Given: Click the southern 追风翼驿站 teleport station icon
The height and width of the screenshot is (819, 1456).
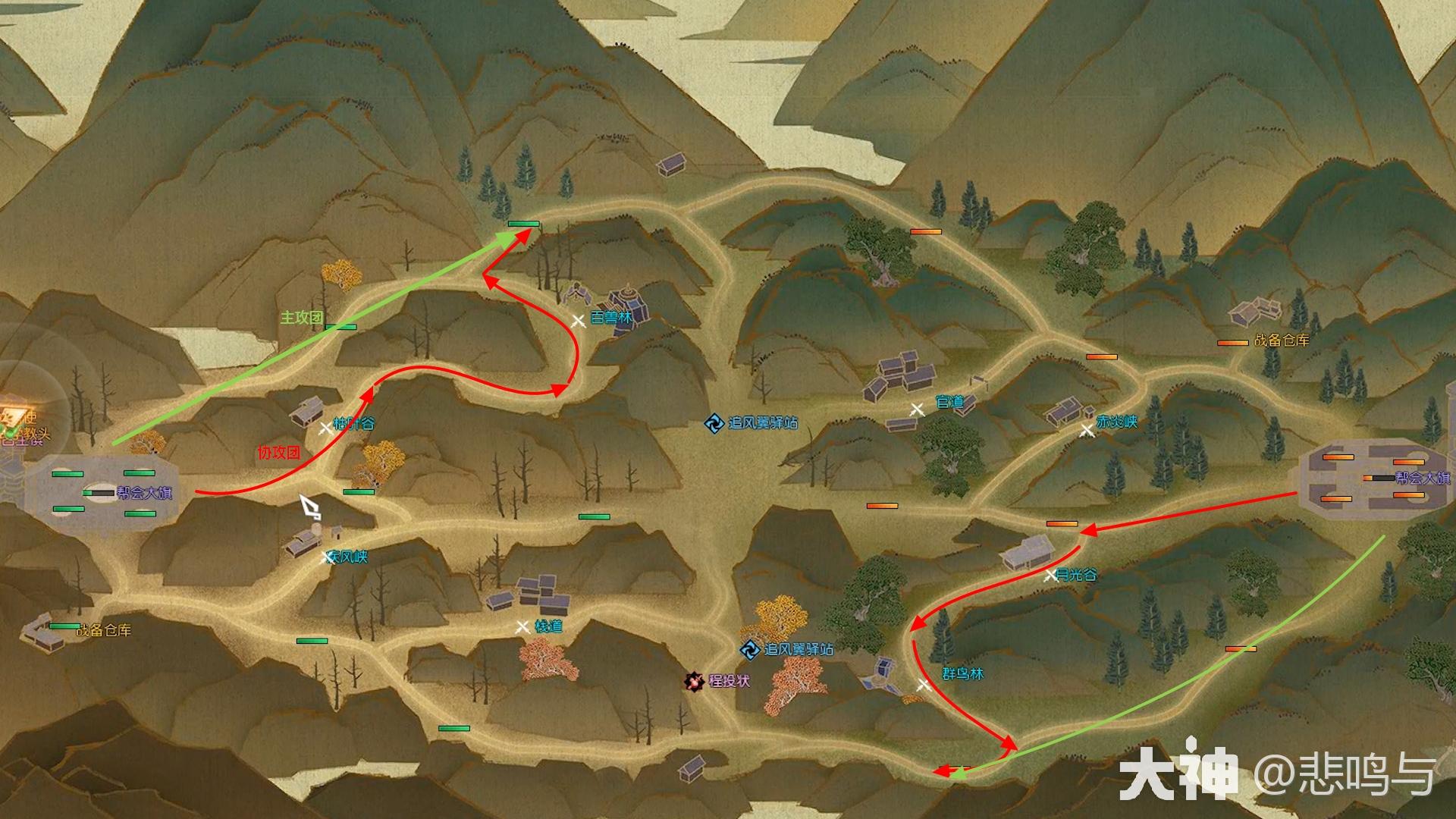Looking at the screenshot, I should pyautogui.click(x=748, y=649).
